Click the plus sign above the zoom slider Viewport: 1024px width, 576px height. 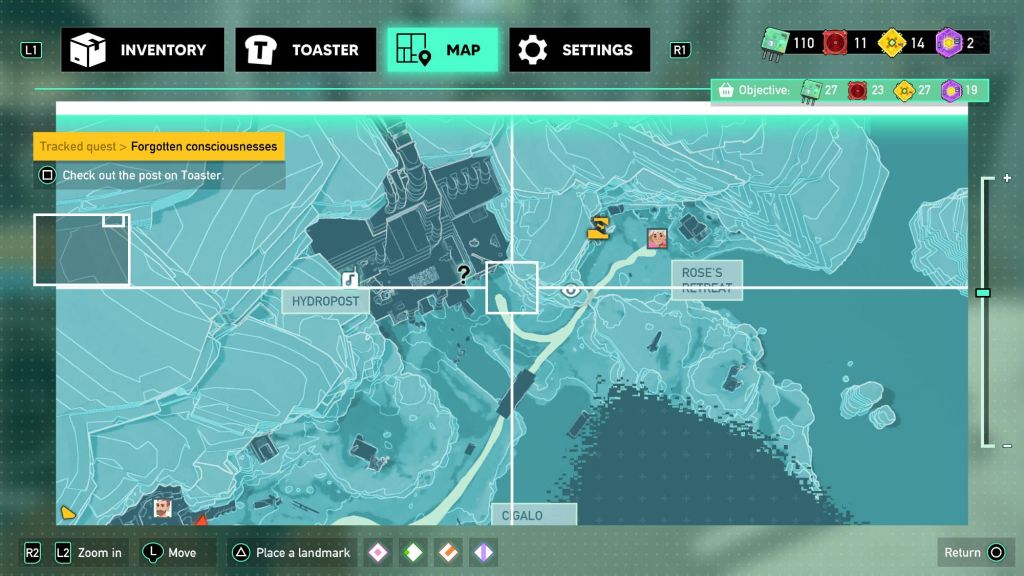click(x=1007, y=178)
